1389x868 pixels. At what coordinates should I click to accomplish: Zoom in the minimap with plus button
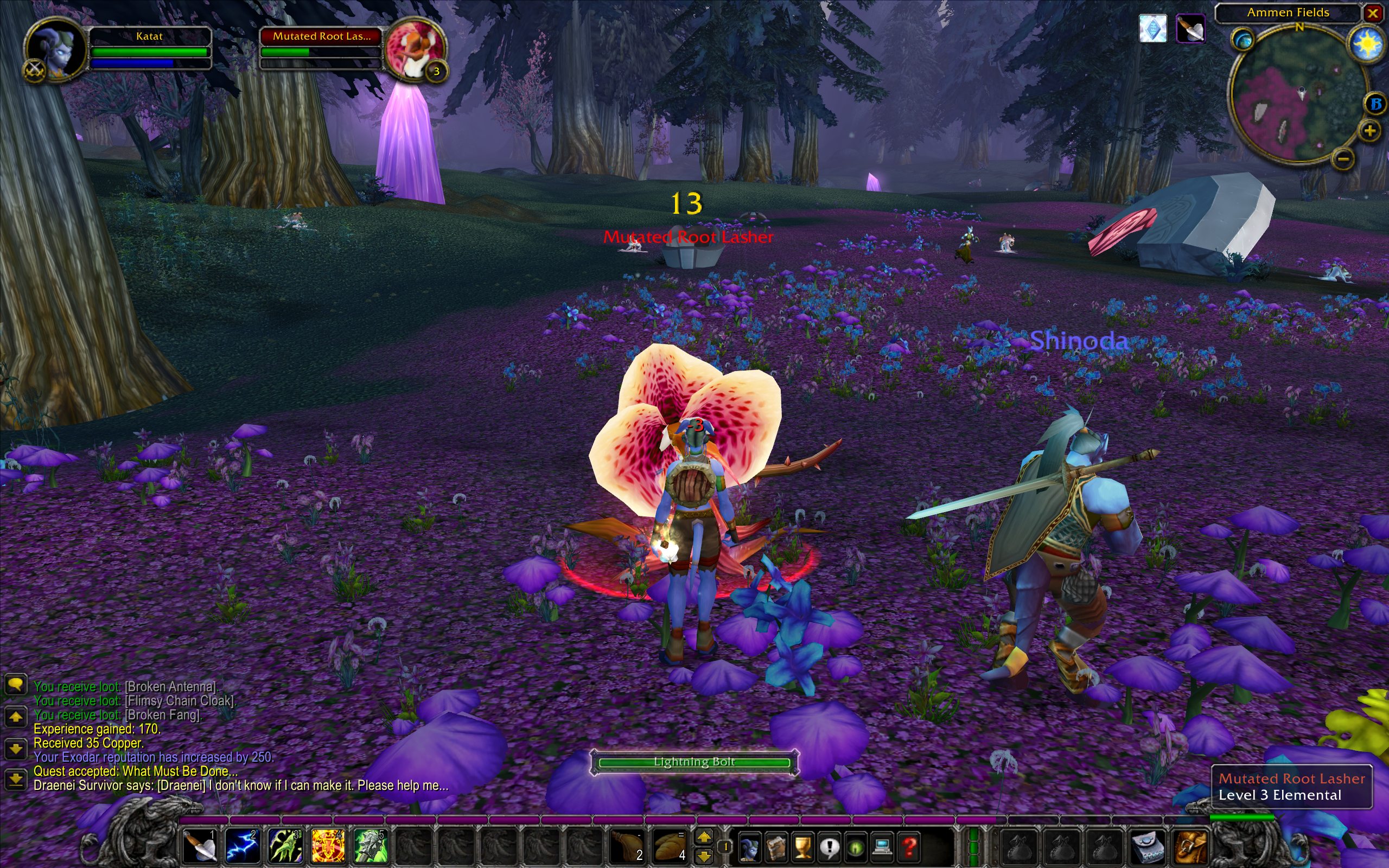click(x=1369, y=131)
